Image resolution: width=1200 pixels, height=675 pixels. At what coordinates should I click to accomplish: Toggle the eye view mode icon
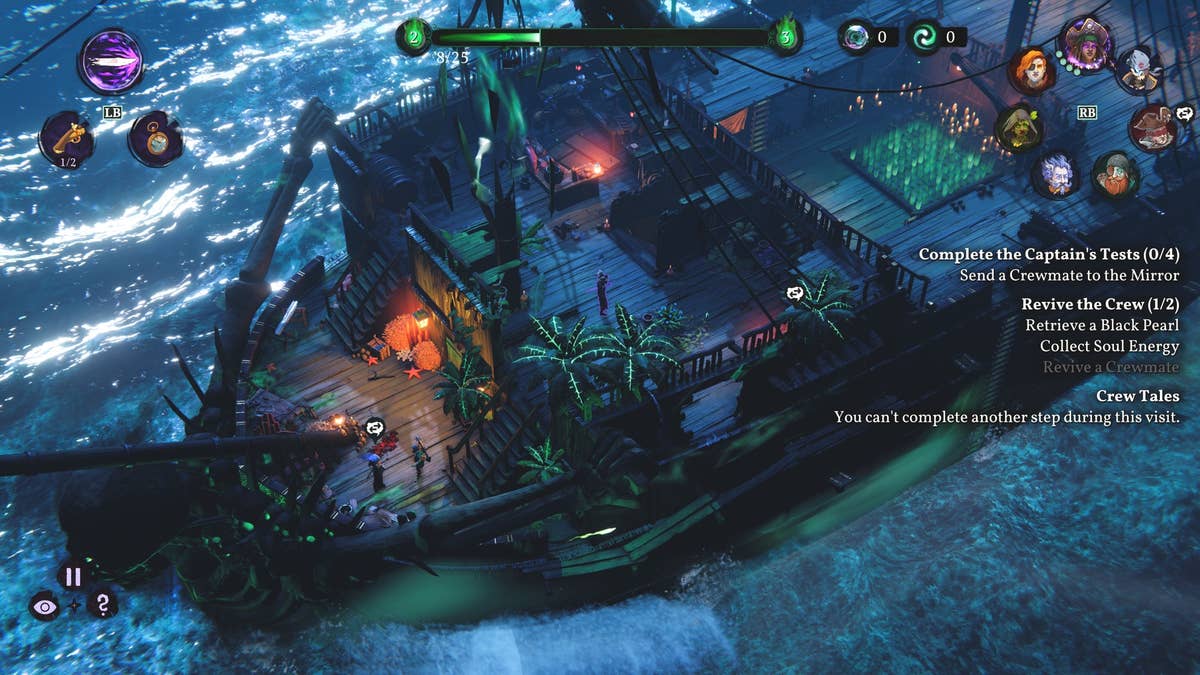point(44,605)
